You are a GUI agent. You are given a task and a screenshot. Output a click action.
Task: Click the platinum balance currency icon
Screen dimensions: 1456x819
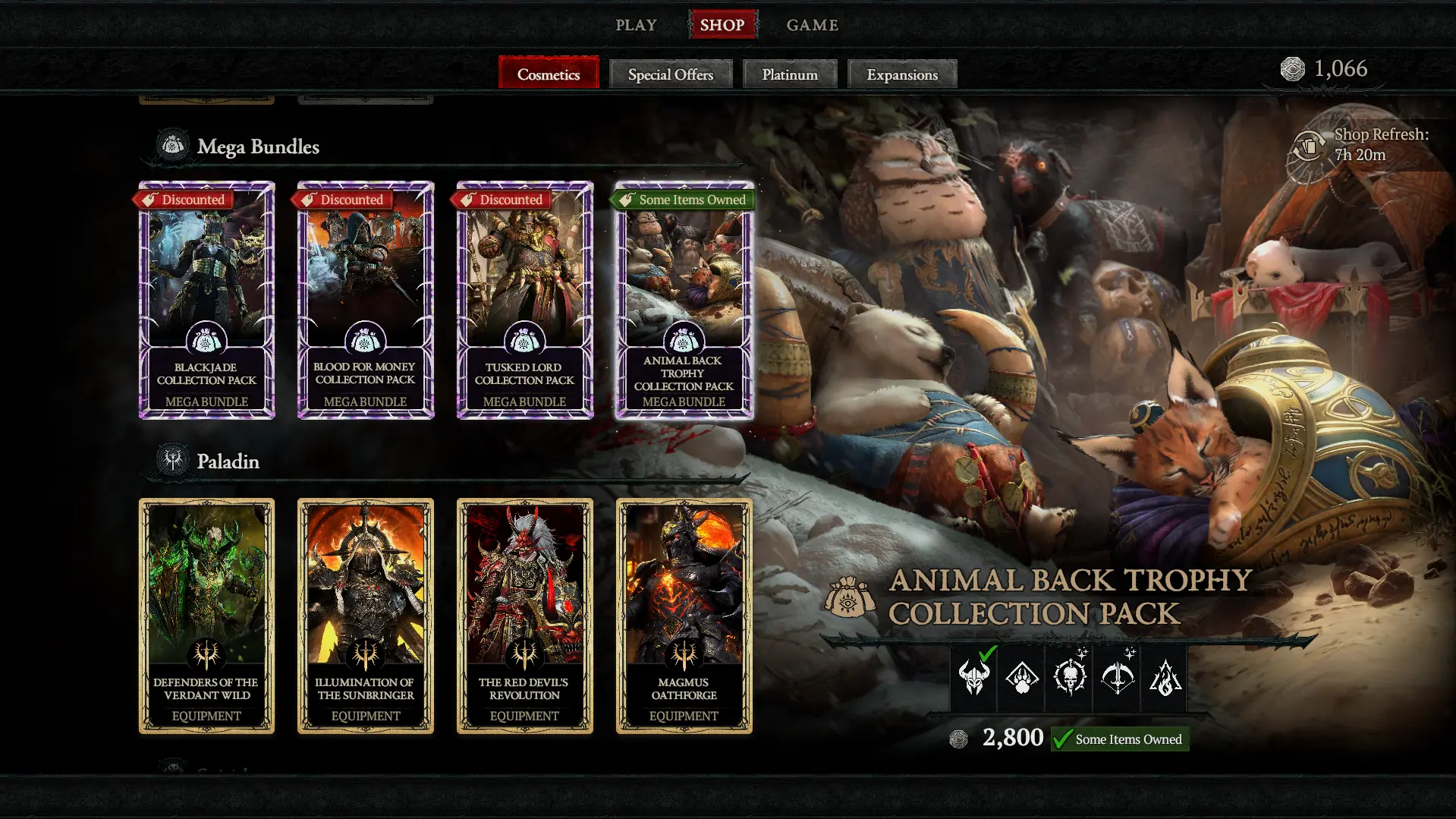click(x=1292, y=69)
